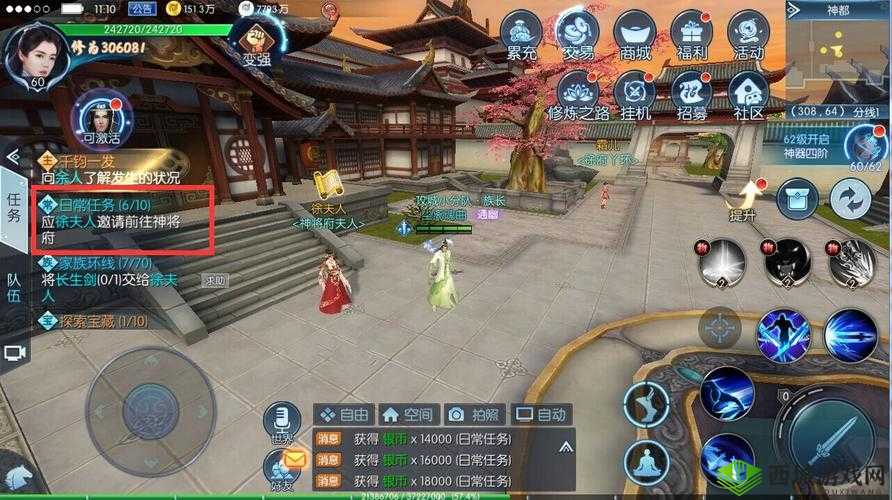Open the 商城 shop

point(635,35)
